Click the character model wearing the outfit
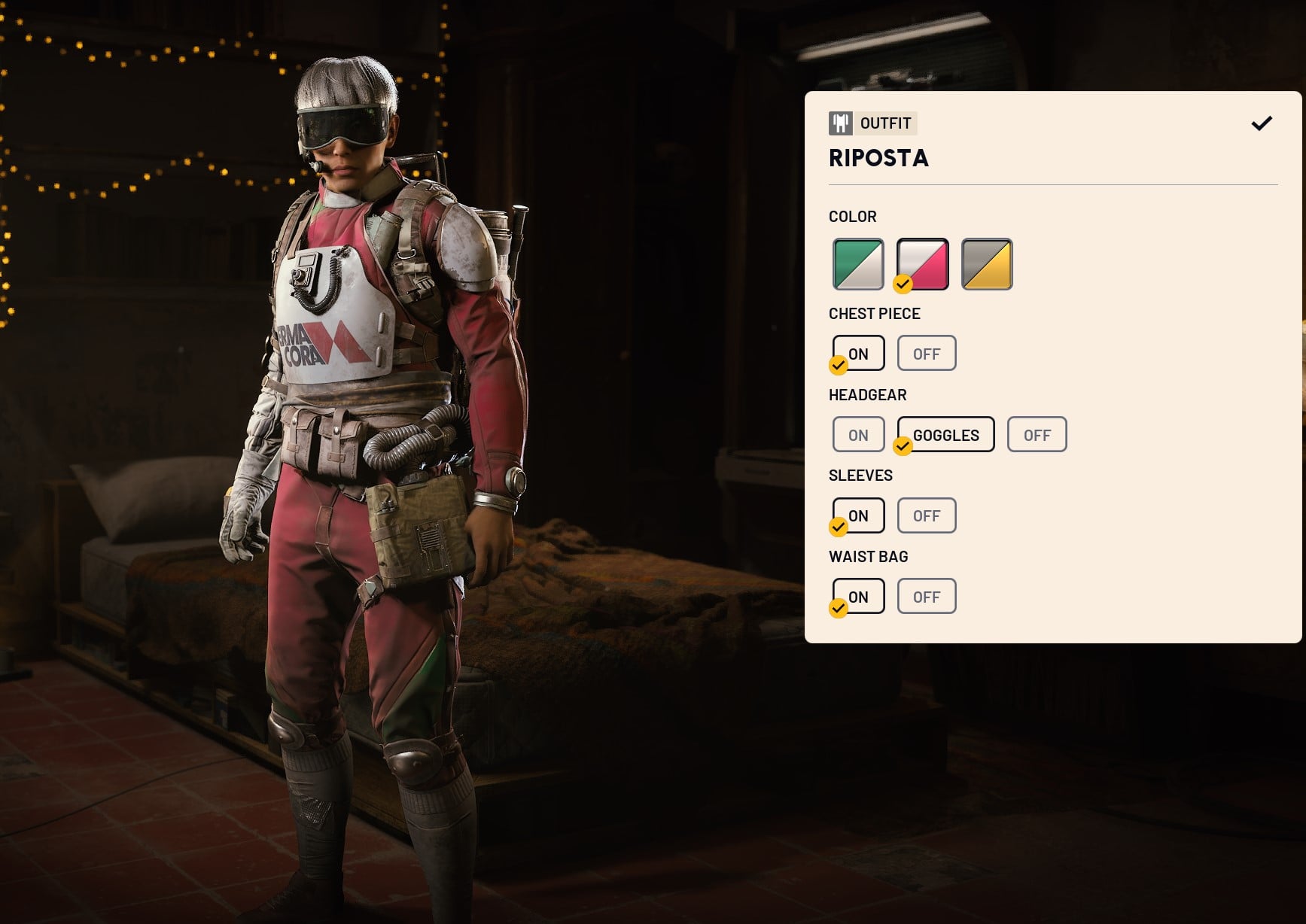The image size is (1306, 924). pyautogui.click(x=361, y=451)
